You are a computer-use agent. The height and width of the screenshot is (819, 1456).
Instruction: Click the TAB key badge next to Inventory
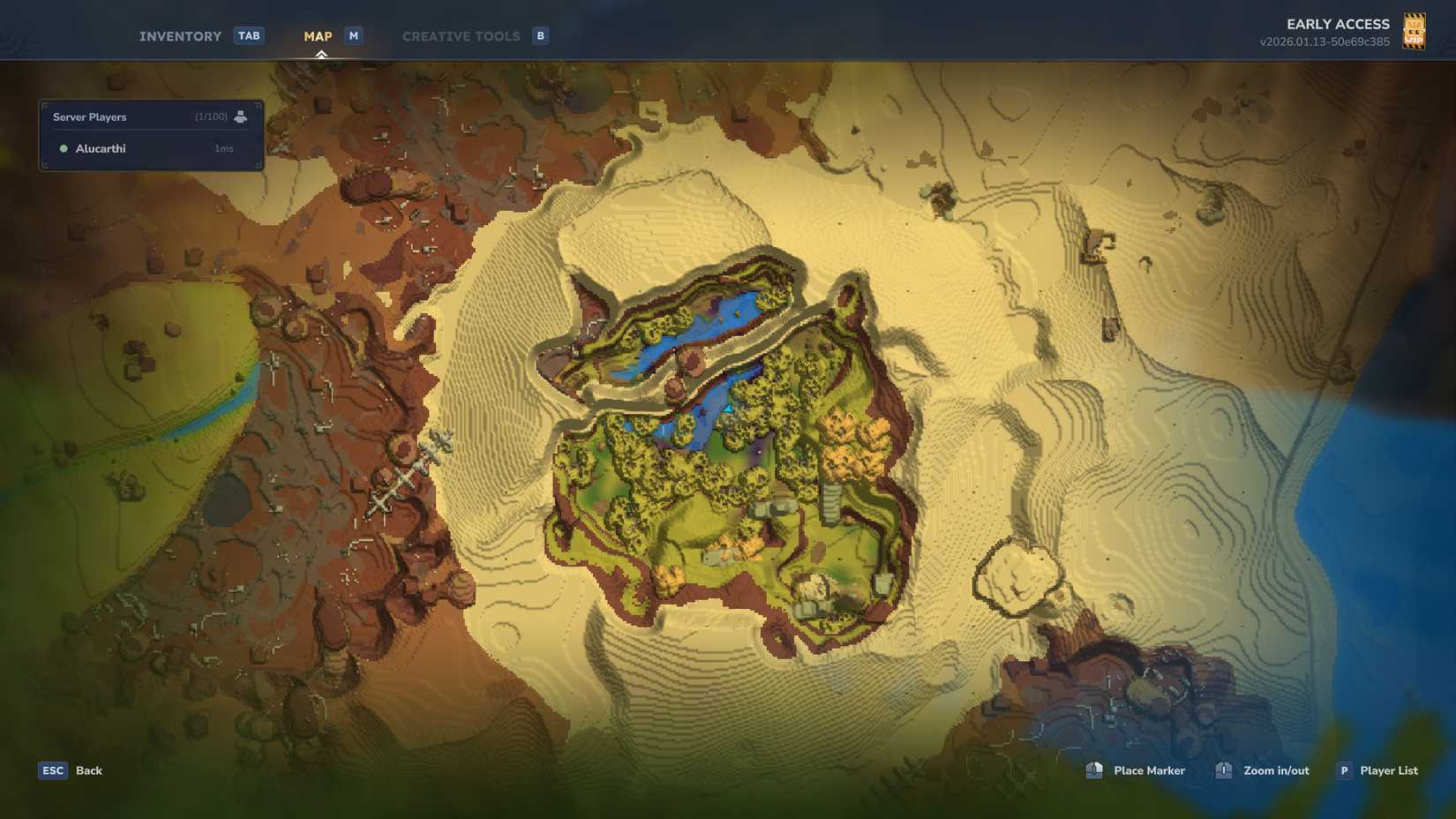[248, 35]
